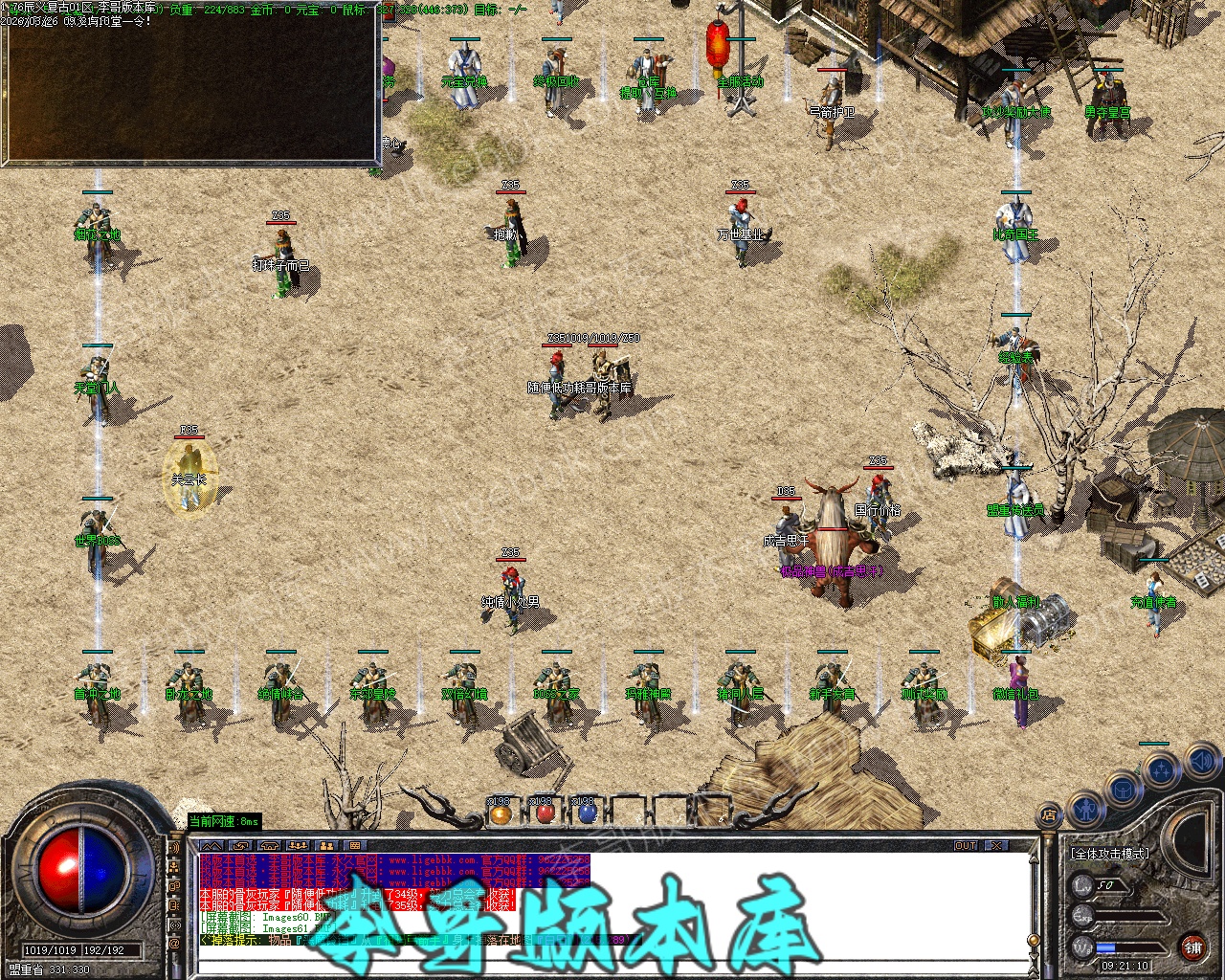Select the @ chat channel icon
The image size is (1225, 980).
pos(174,944)
